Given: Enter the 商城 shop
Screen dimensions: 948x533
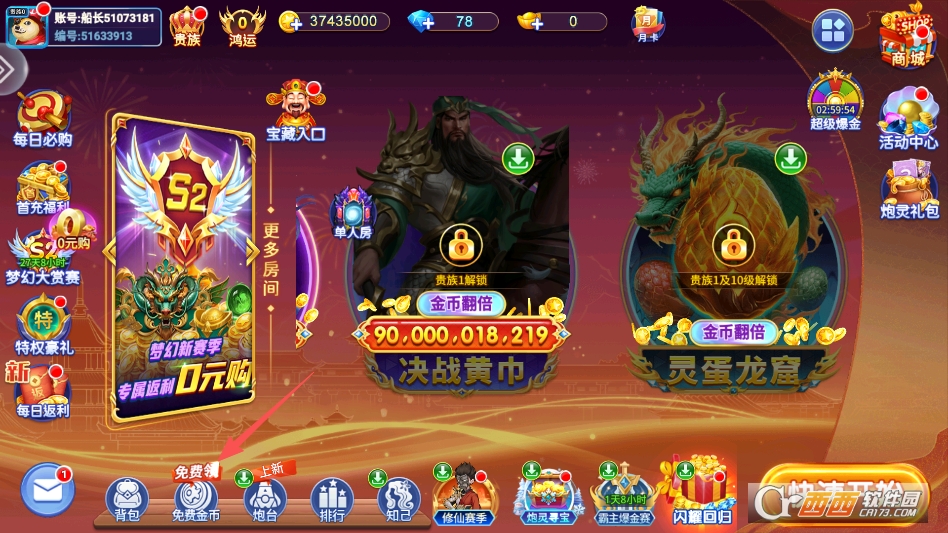Looking at the screenshot, I should [x=907, y=37].
